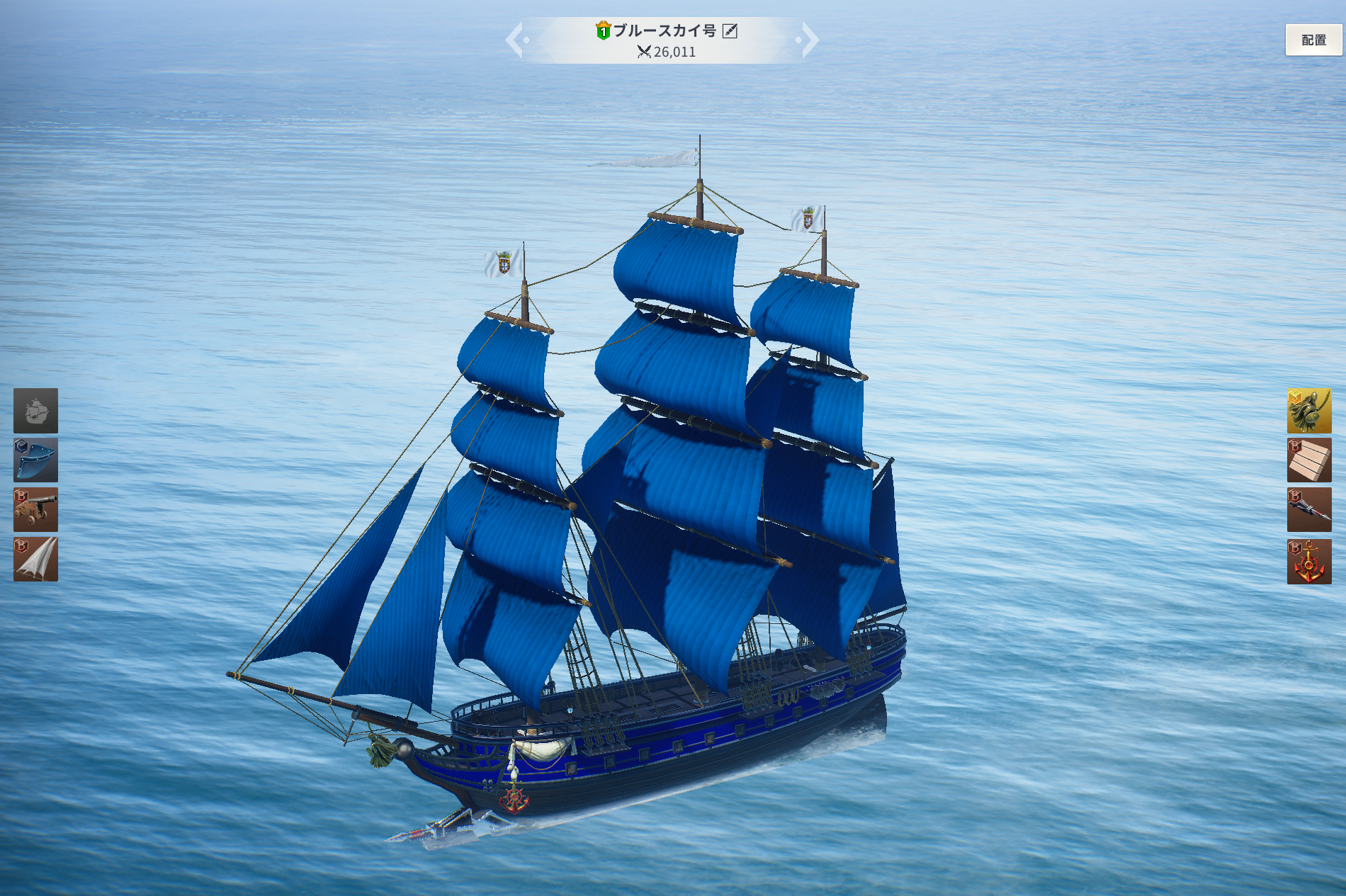Select the golden warrior figurehead slot
This screenshot has width=1346, height=896.
pyautogui.click(x=1308, y=411)
